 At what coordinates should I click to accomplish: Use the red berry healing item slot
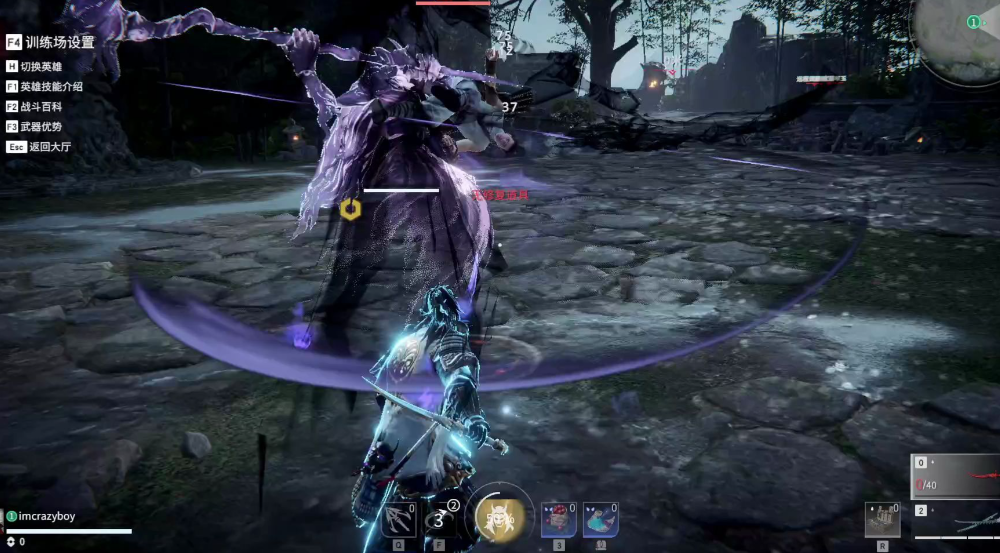558,520
